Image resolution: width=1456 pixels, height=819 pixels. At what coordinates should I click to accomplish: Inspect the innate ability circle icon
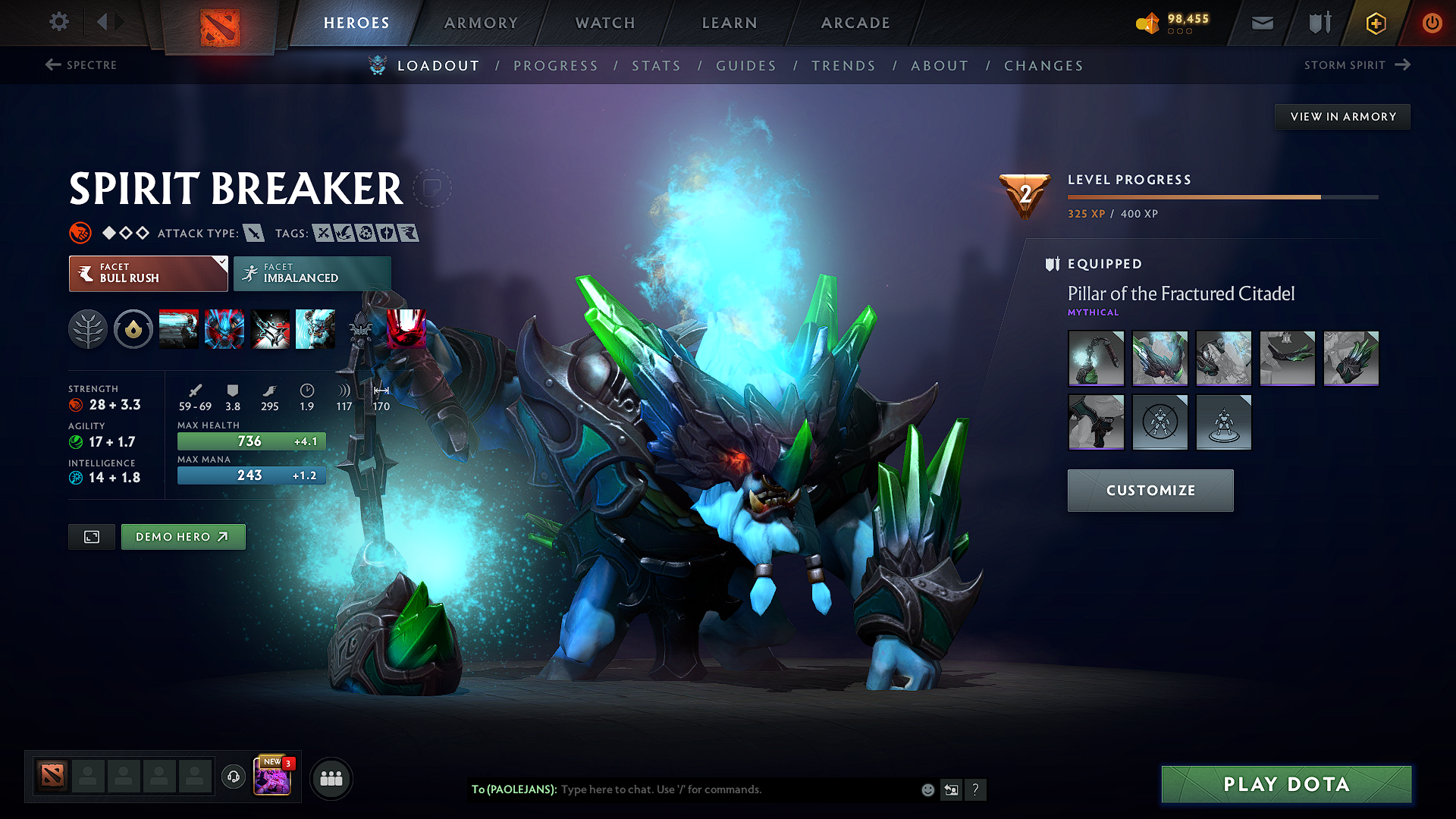tap(133, 328)
